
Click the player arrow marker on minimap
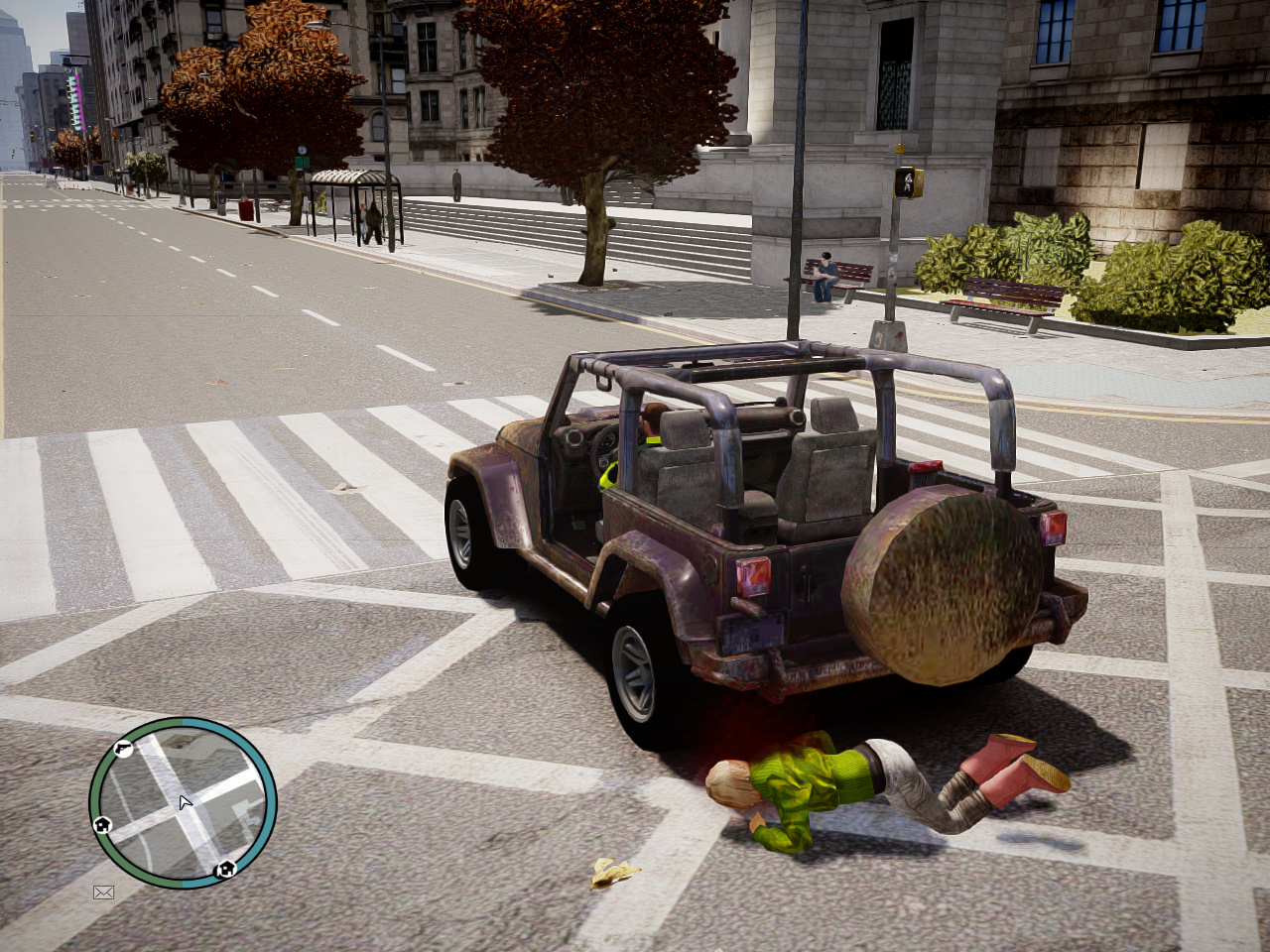point(185,801)
